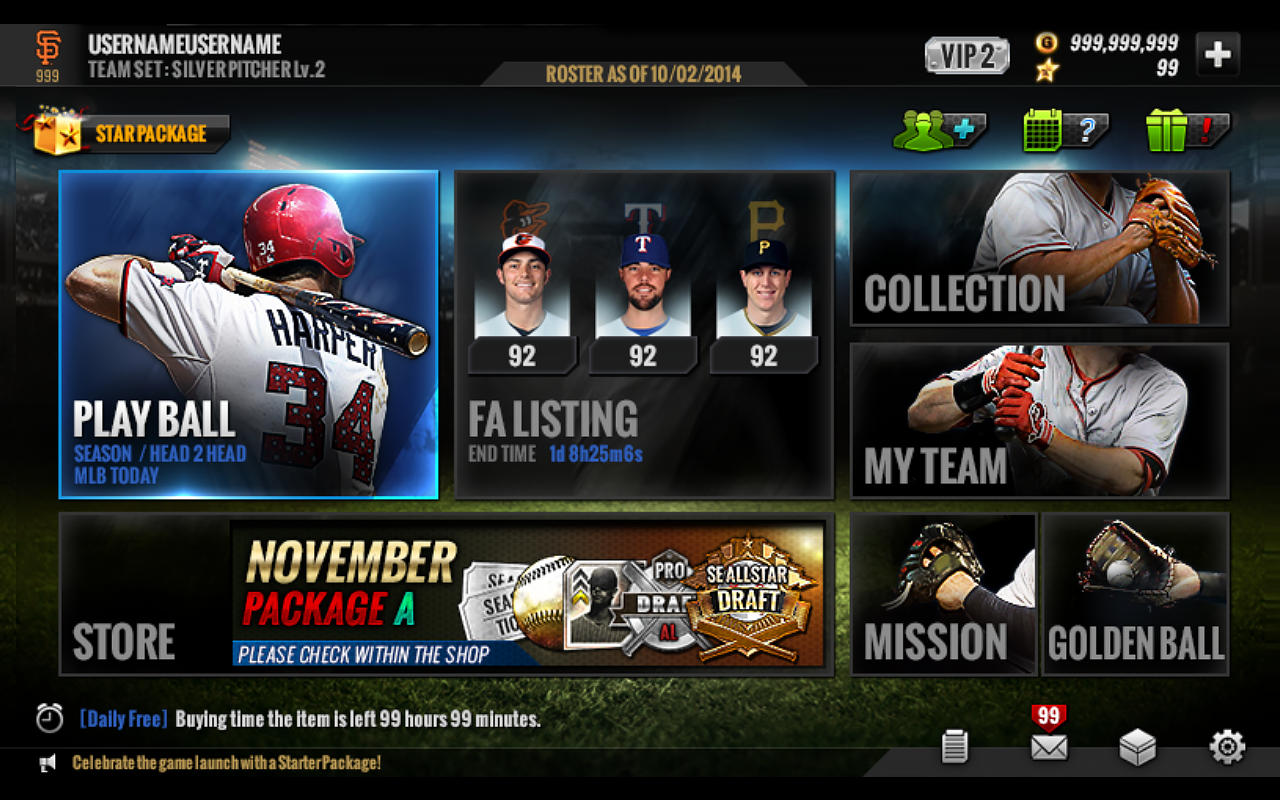This screenshot has height=800, width=1280.
Task: Open FA LISTING to view free agents
Action: coord(644,335)
